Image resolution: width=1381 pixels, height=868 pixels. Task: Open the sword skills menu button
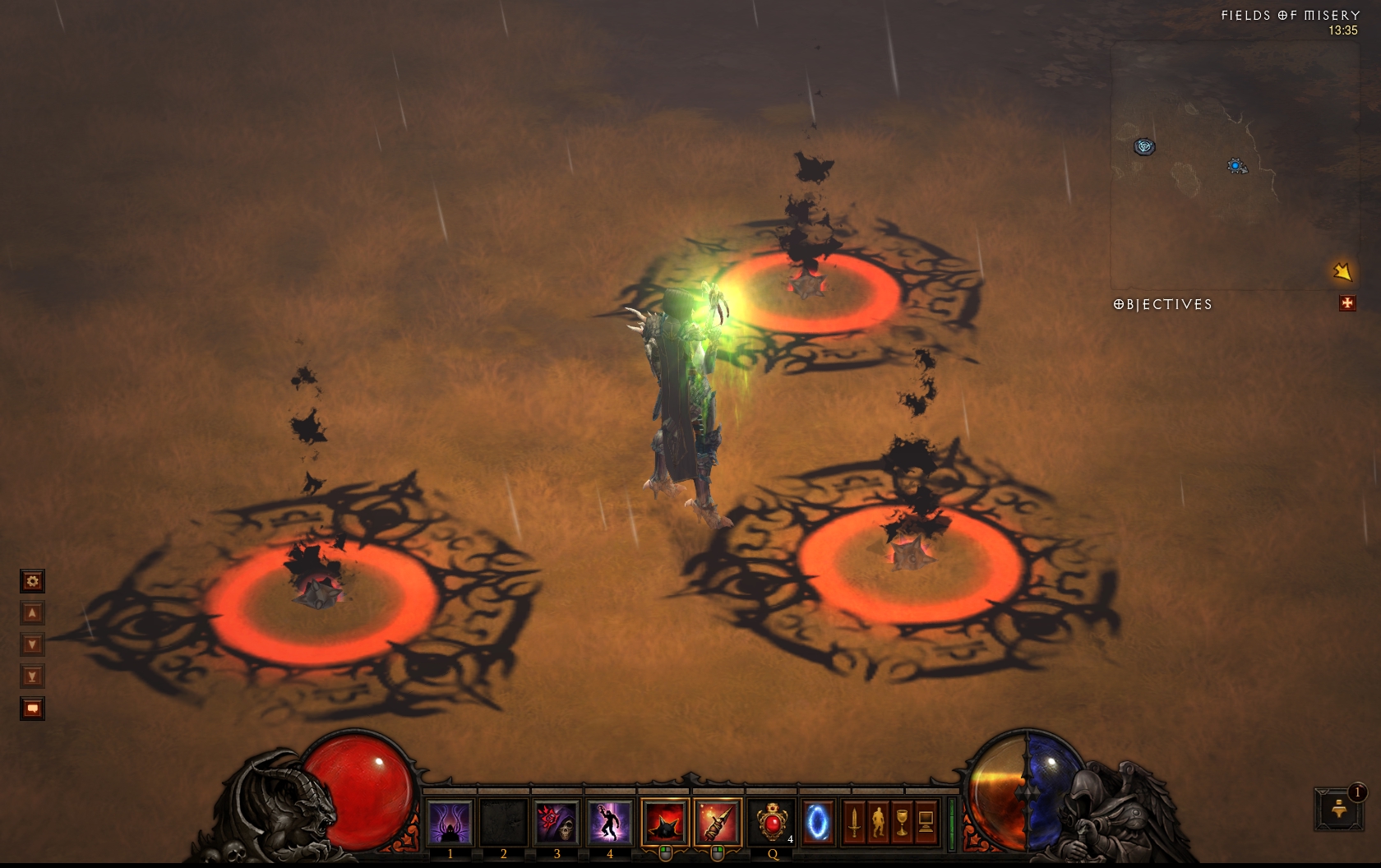[854, 821]
